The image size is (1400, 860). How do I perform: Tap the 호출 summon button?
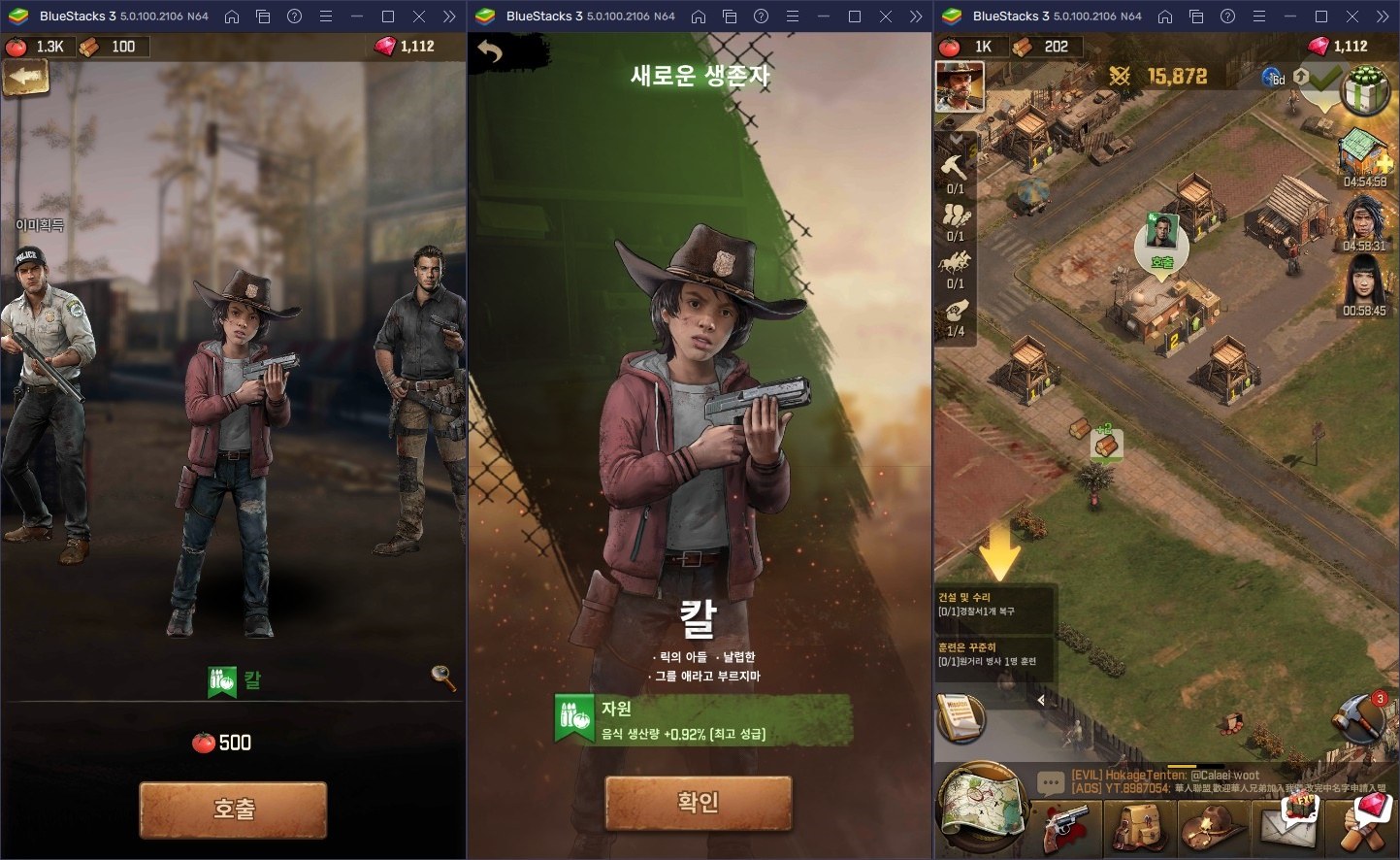coord(233,809)
